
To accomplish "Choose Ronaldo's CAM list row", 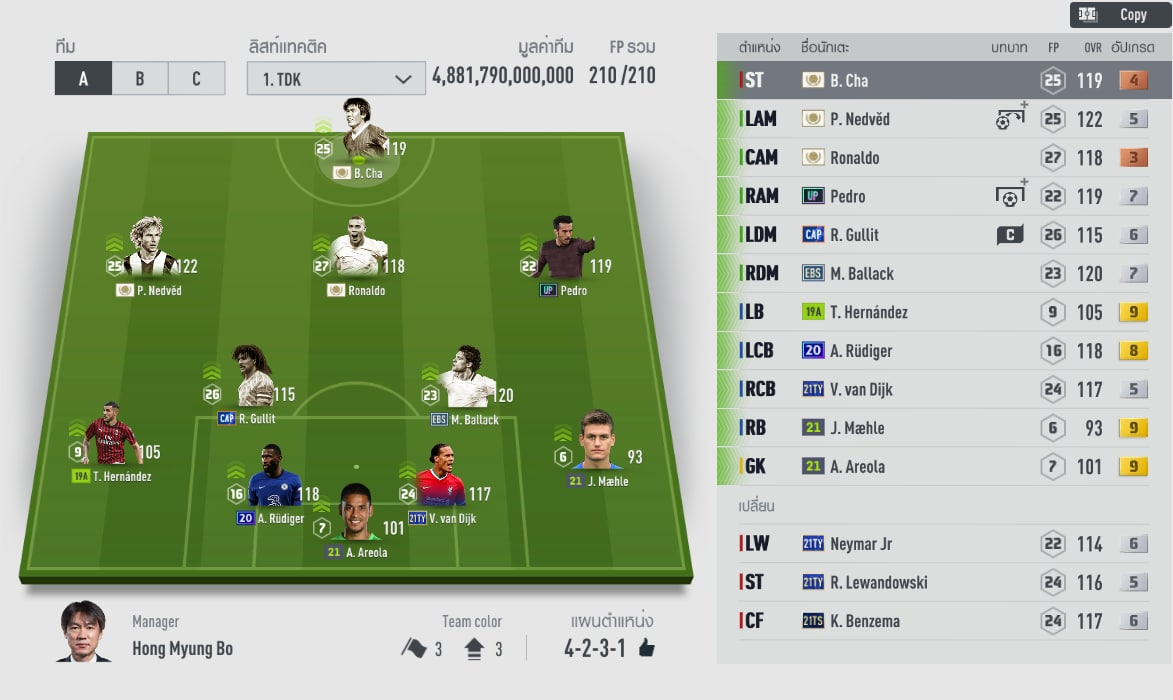I will point(940,158).
